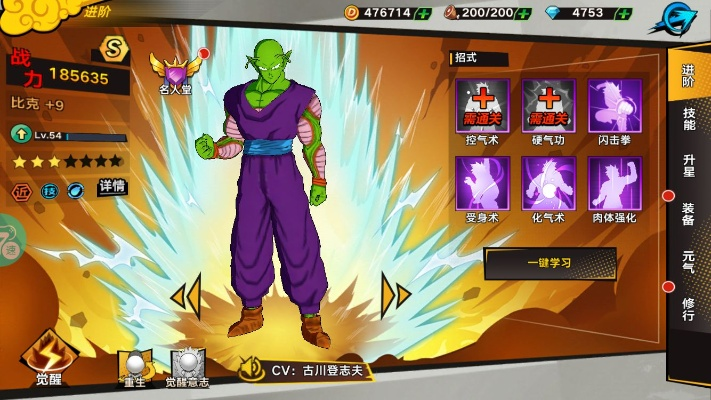Open the 肉体强化 skill icon

pos(615,183)
